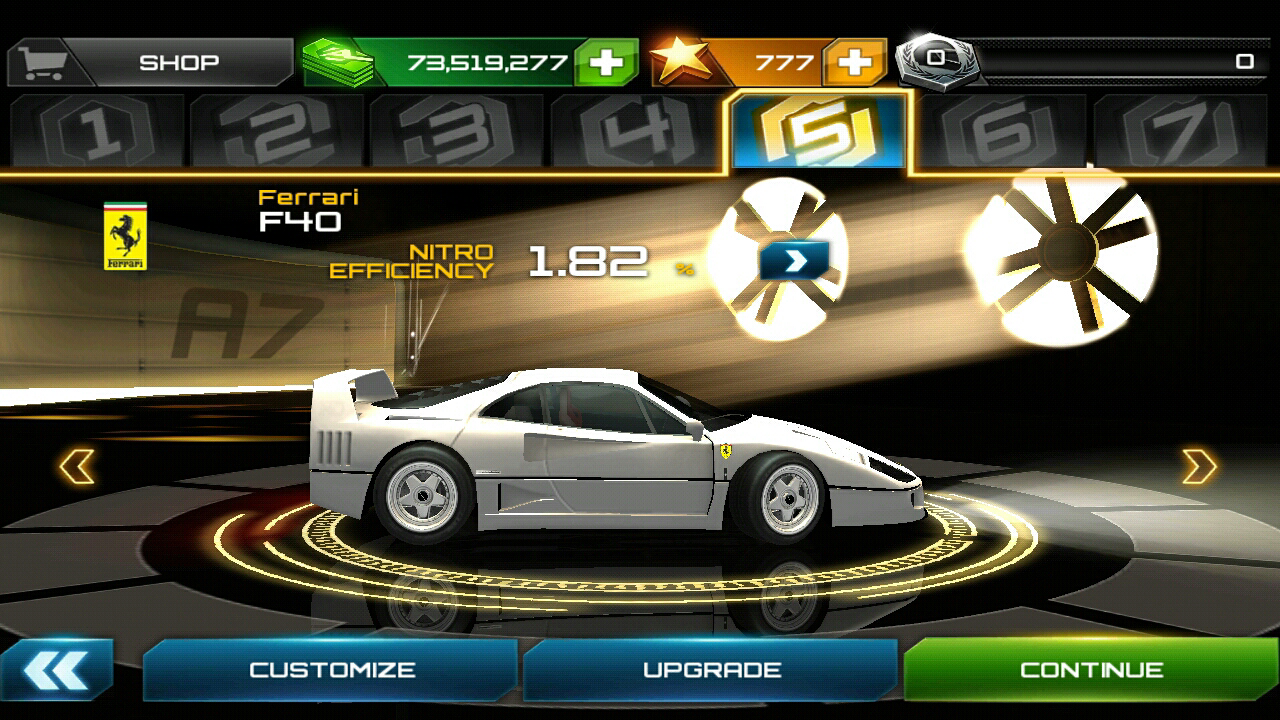Show the next car

point(1199,467)
